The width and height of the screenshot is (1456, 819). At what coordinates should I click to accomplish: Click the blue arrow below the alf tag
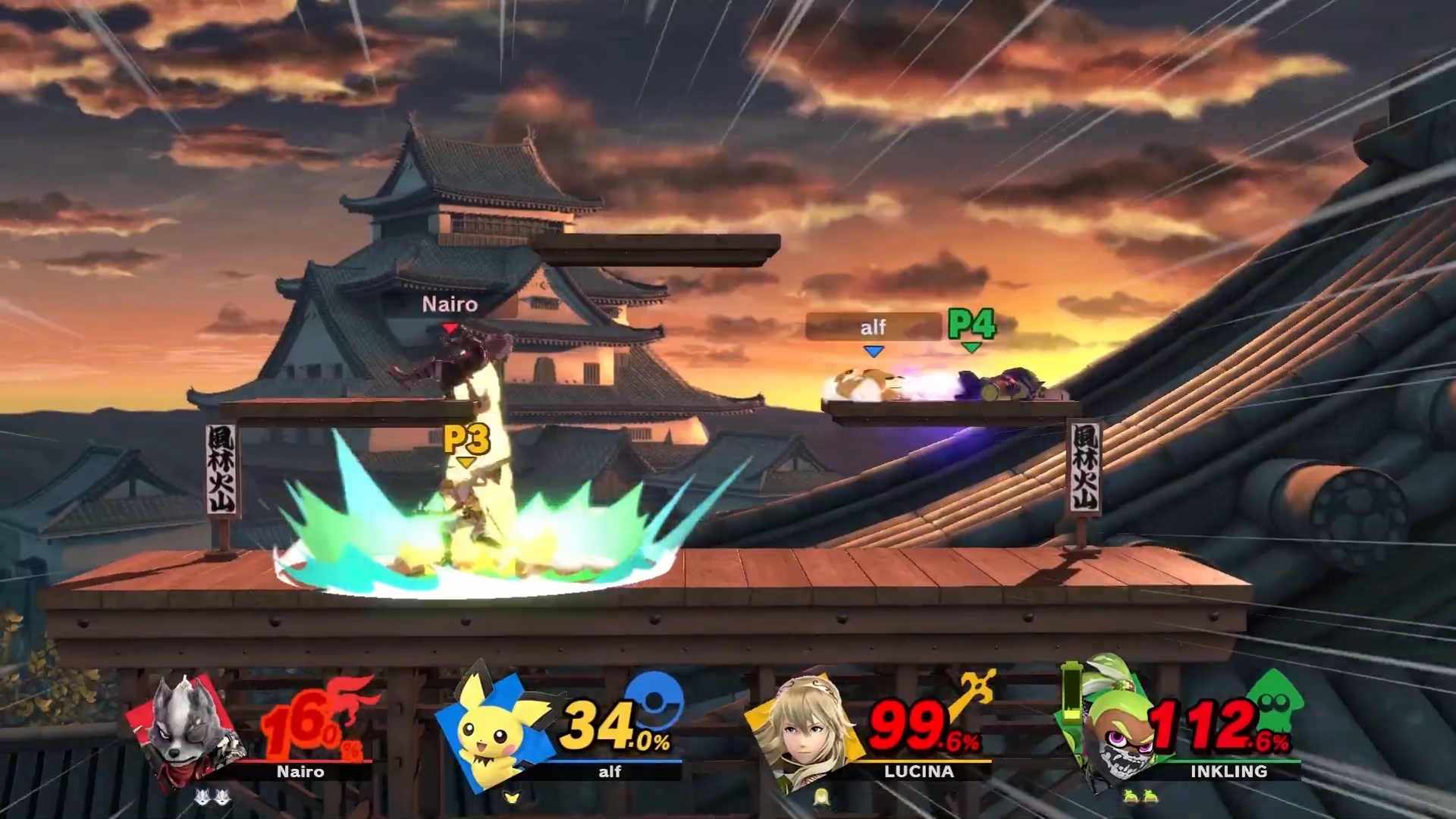tap(874, 350)
